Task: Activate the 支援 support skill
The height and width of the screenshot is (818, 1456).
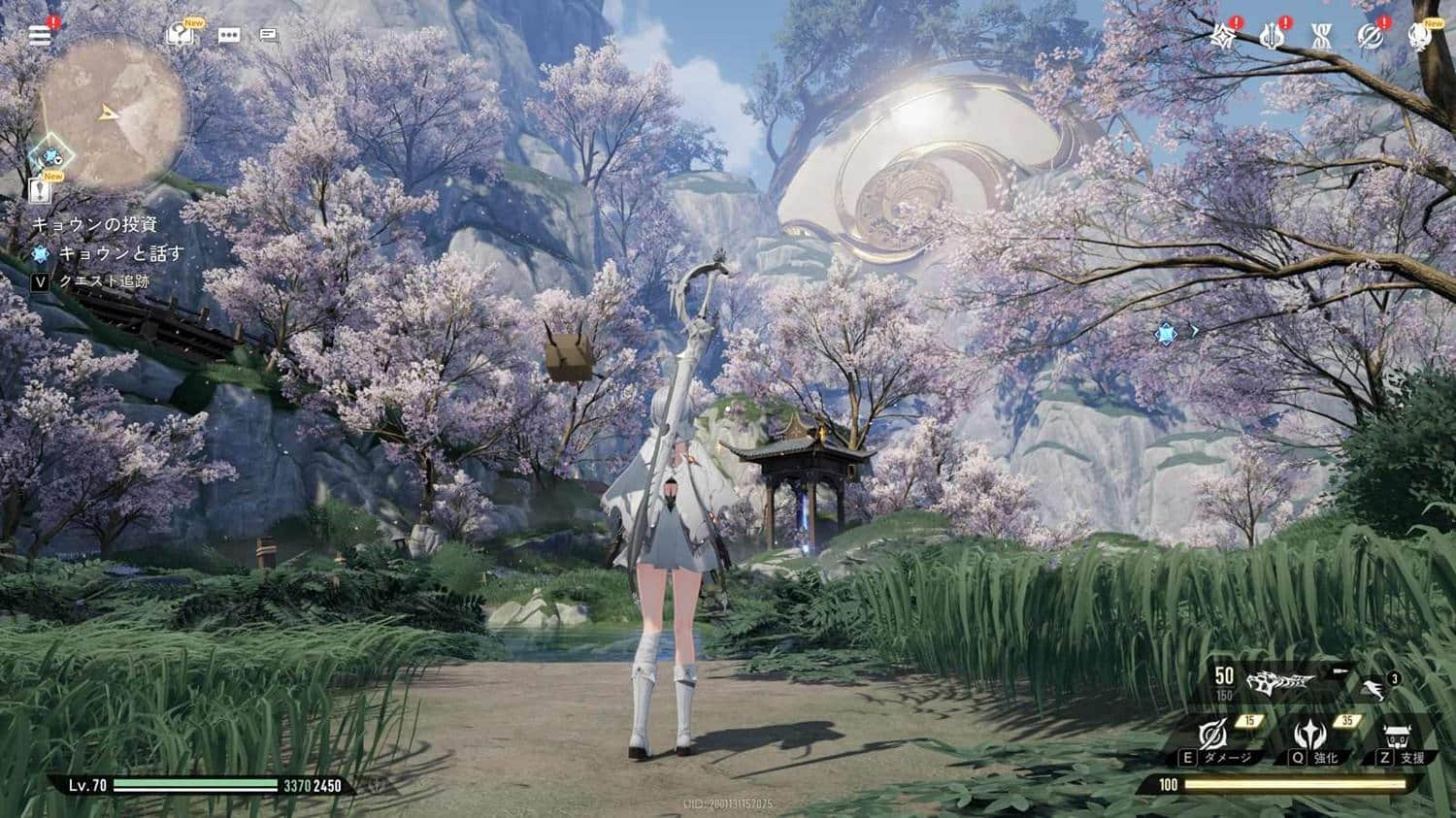Action: (1399, 739)
